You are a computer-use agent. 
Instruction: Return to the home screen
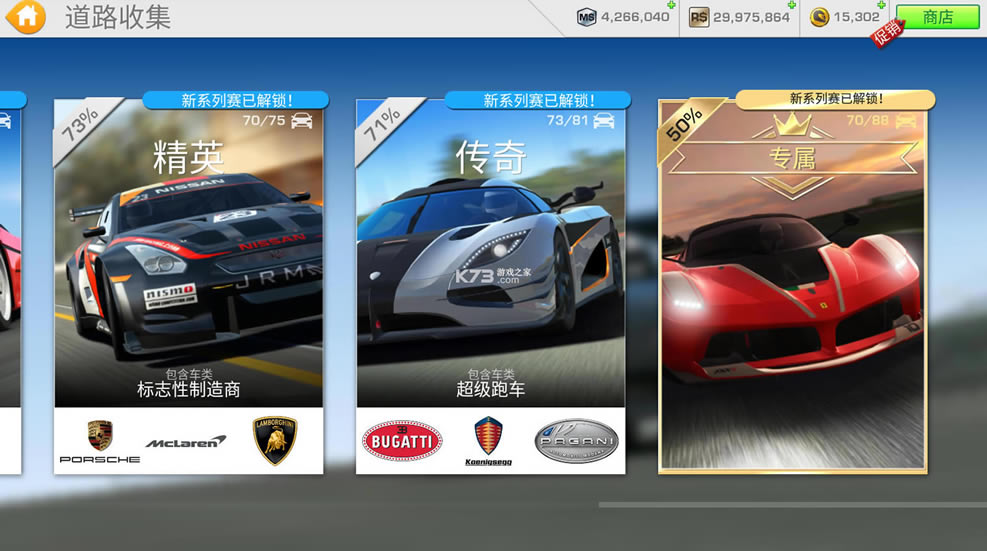[28, 17]
